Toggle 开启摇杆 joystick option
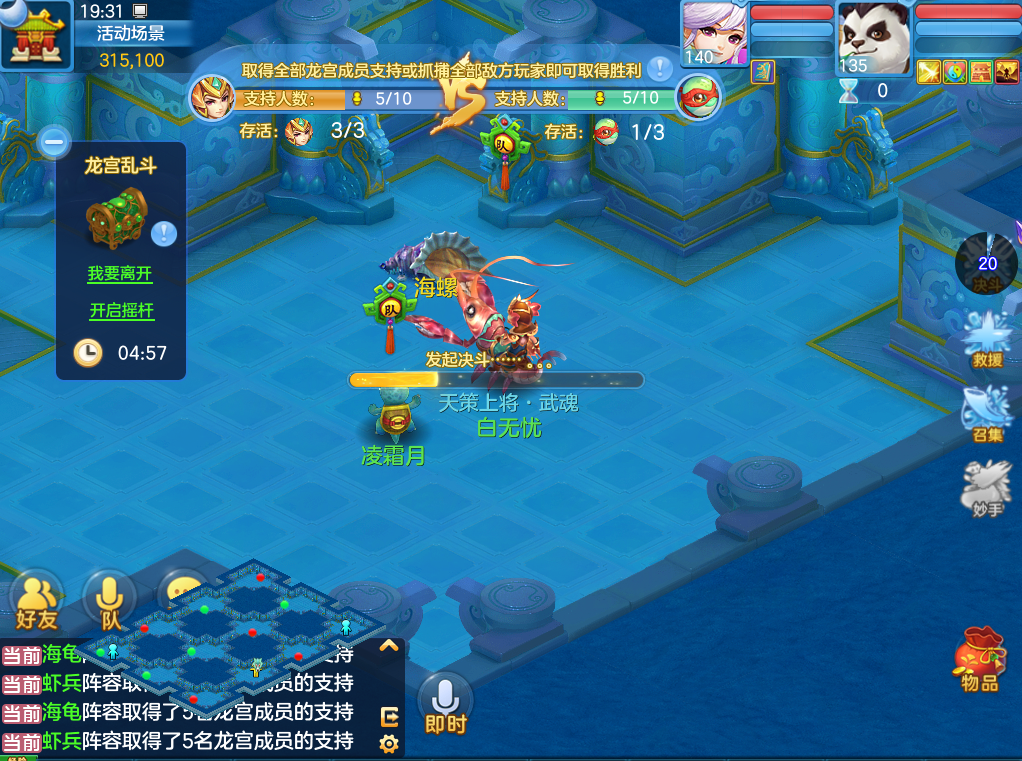This screenshot has width=1022, height=761. click(122, 311)
